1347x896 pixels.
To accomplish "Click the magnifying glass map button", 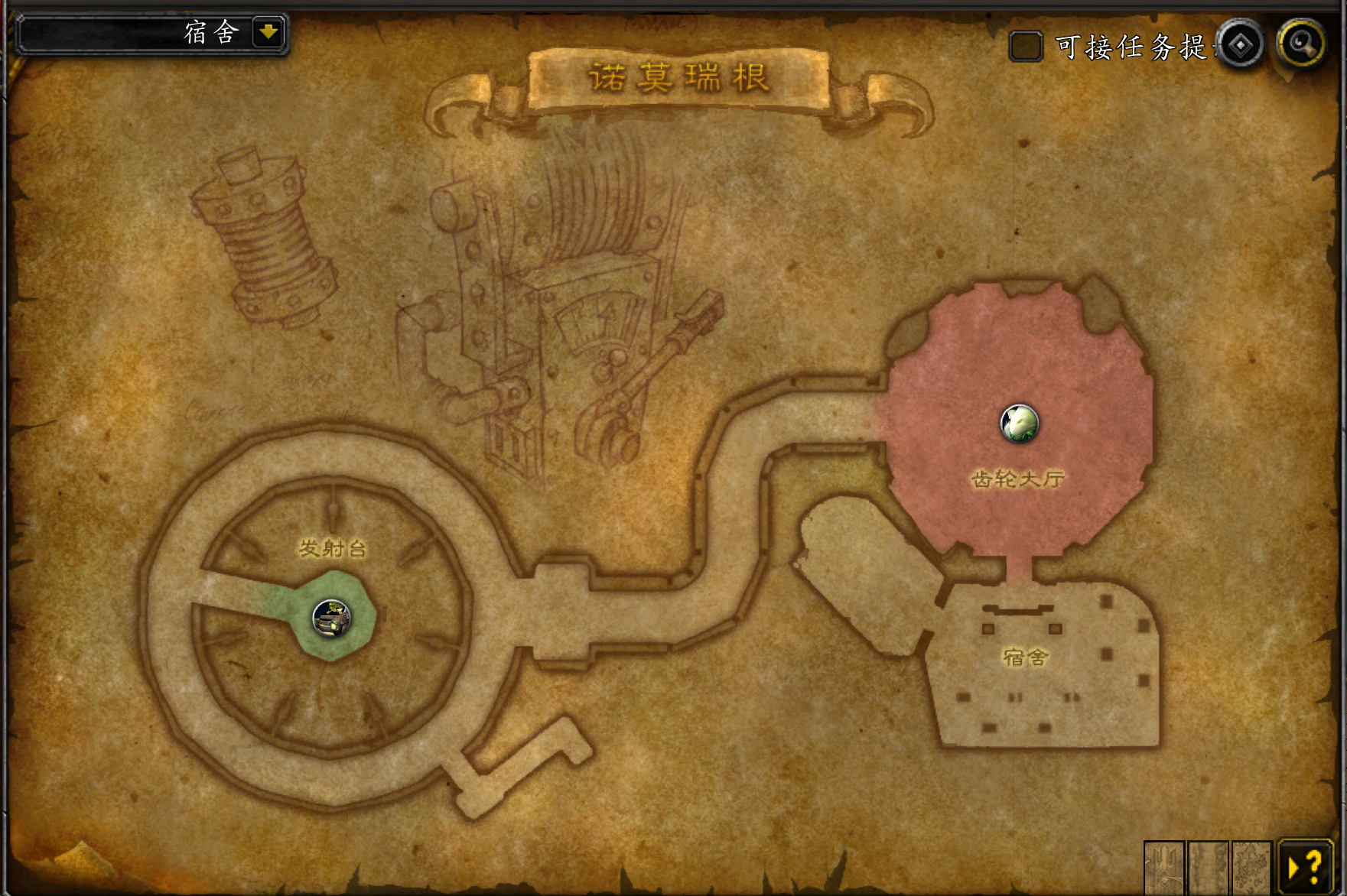I will pos(1301,44).
